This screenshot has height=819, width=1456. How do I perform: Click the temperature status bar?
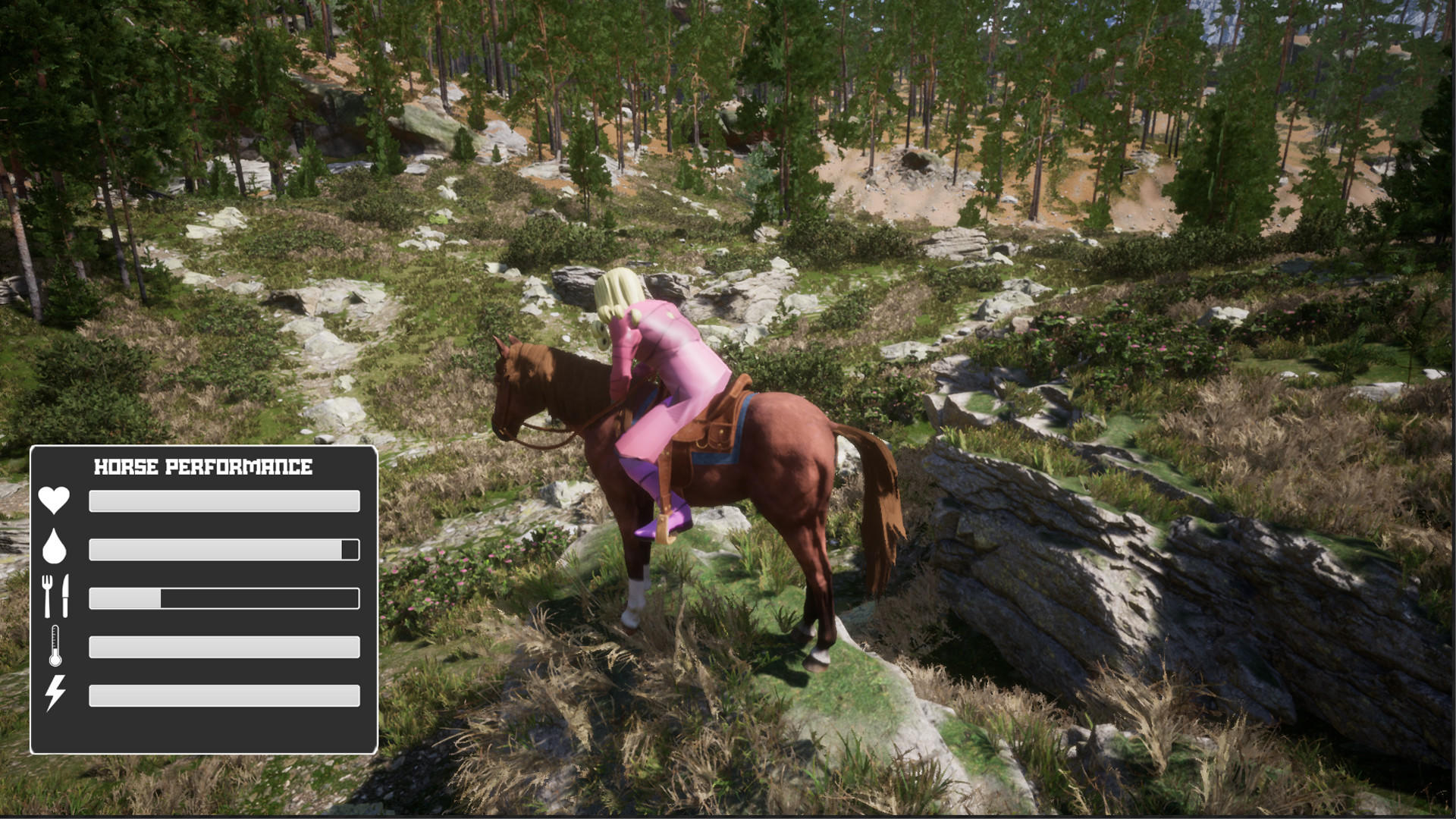click(x=224, y=645)
